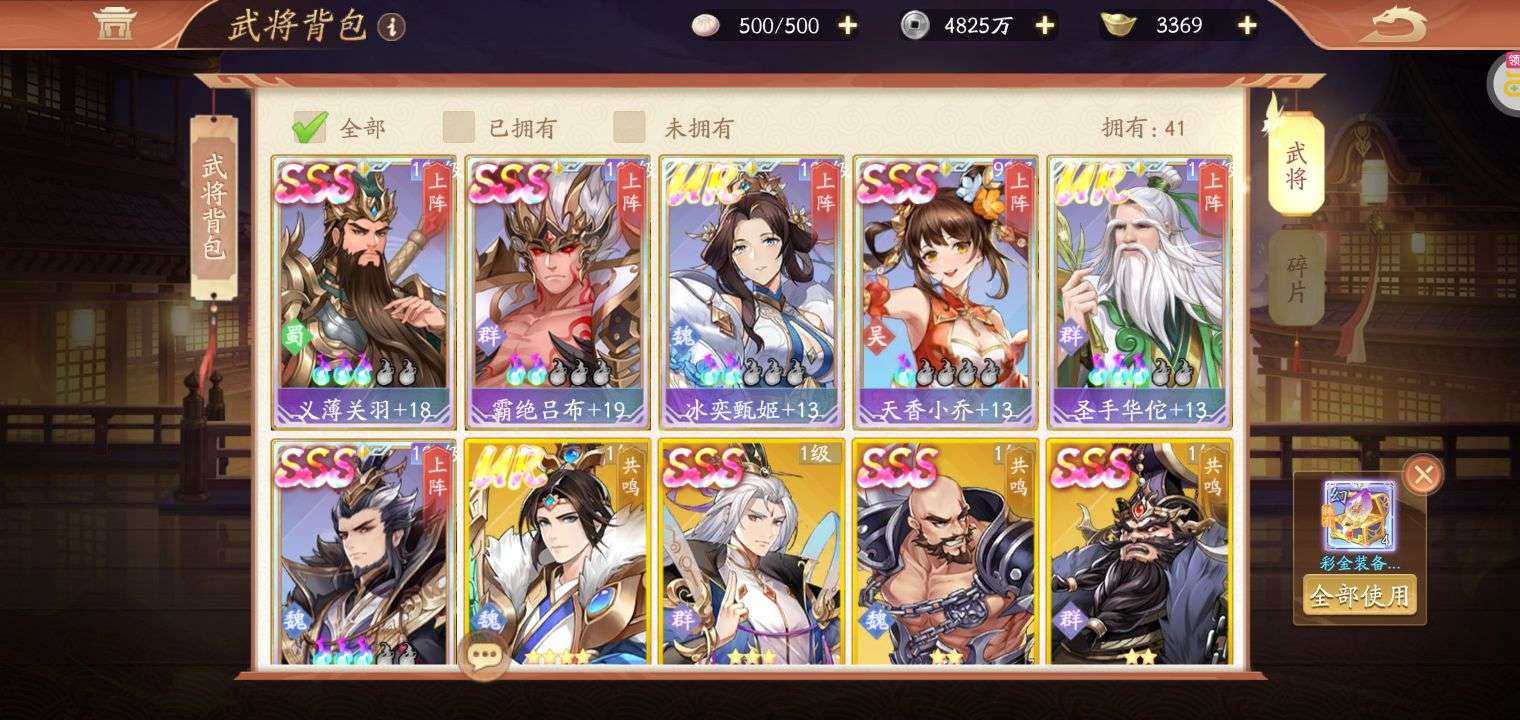Close the 彩金装备 popup
The image size is (1520, 720).
pyautogui.click(x=1422, y=475)
